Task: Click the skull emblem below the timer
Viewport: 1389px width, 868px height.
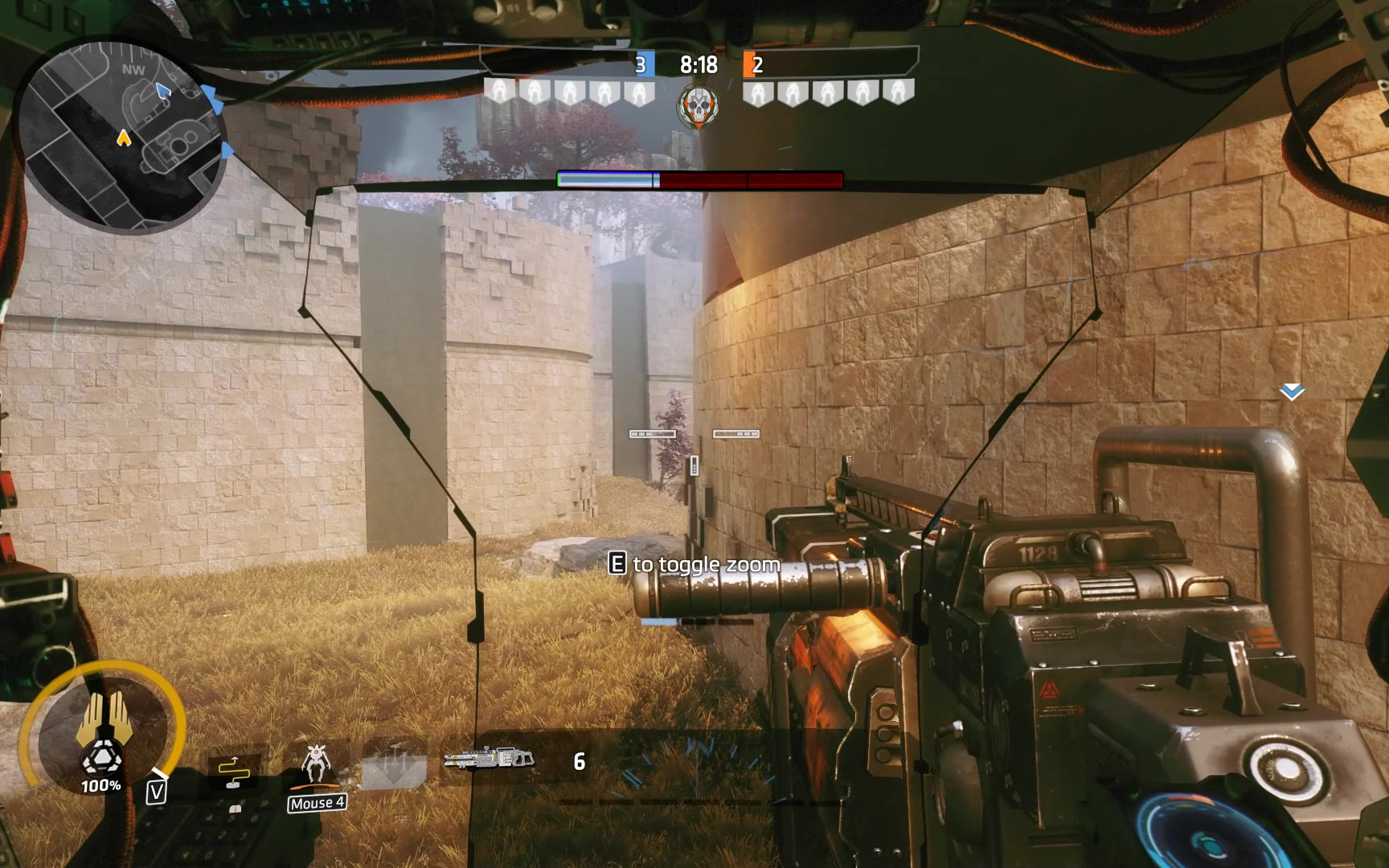Action: 699,107
